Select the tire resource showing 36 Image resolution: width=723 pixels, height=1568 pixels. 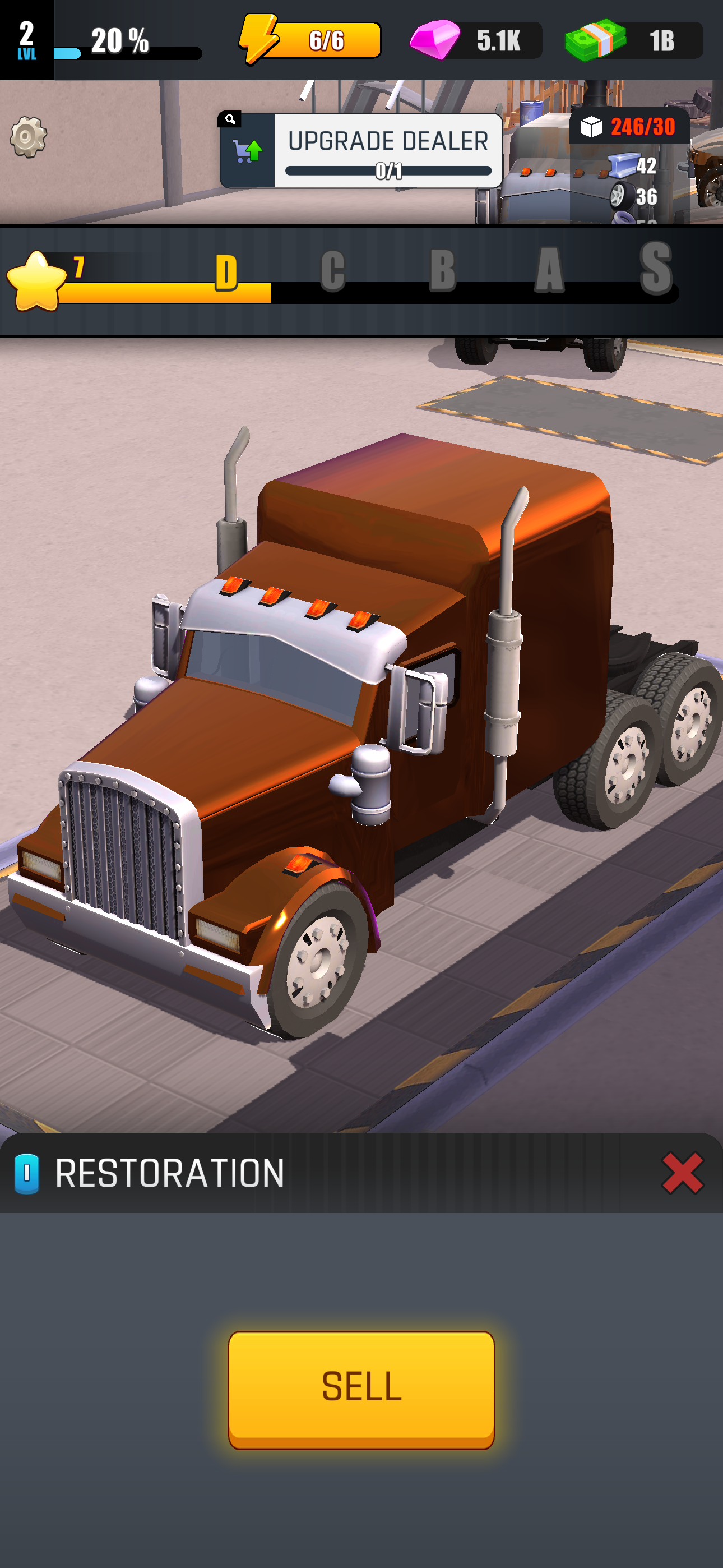pos(622,197)
